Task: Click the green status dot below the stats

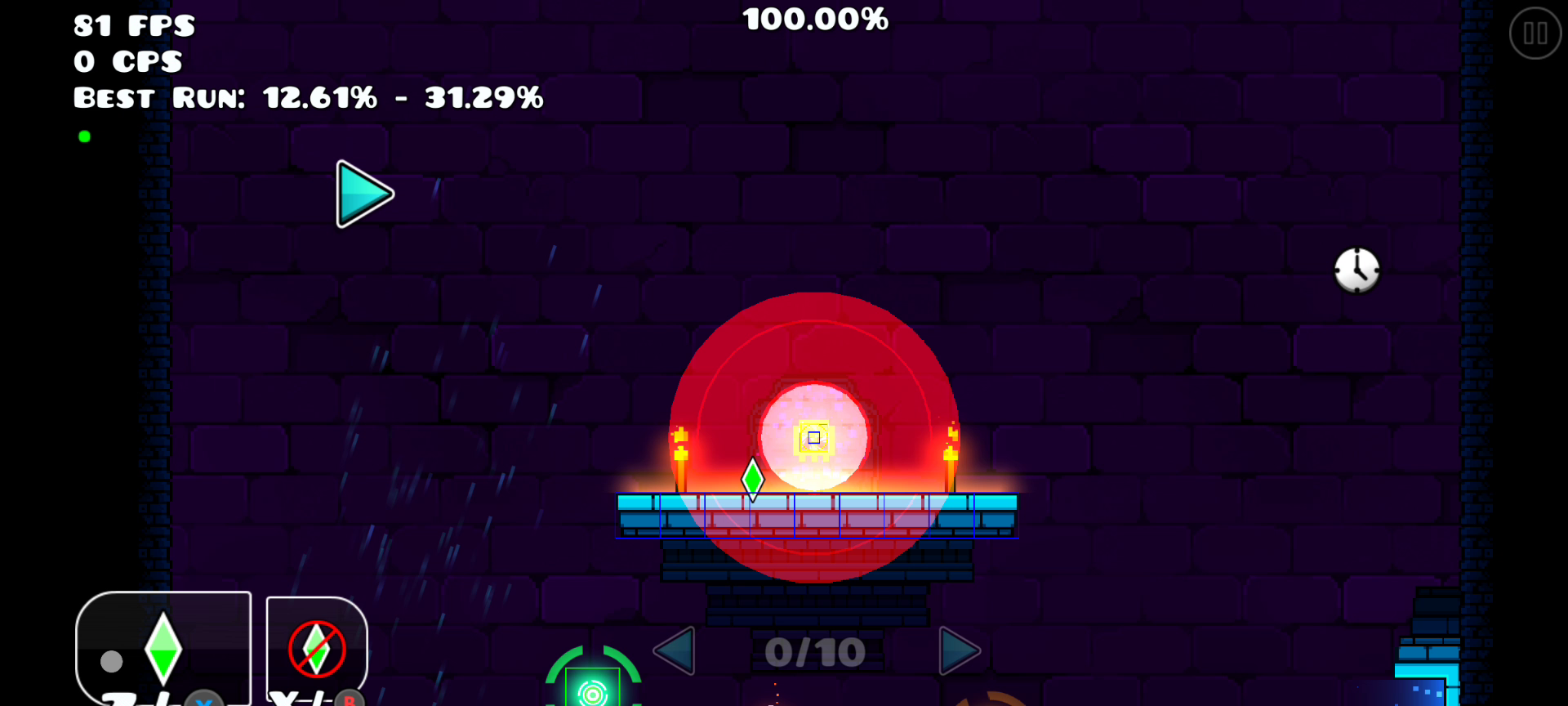Action: pos(84,136)
